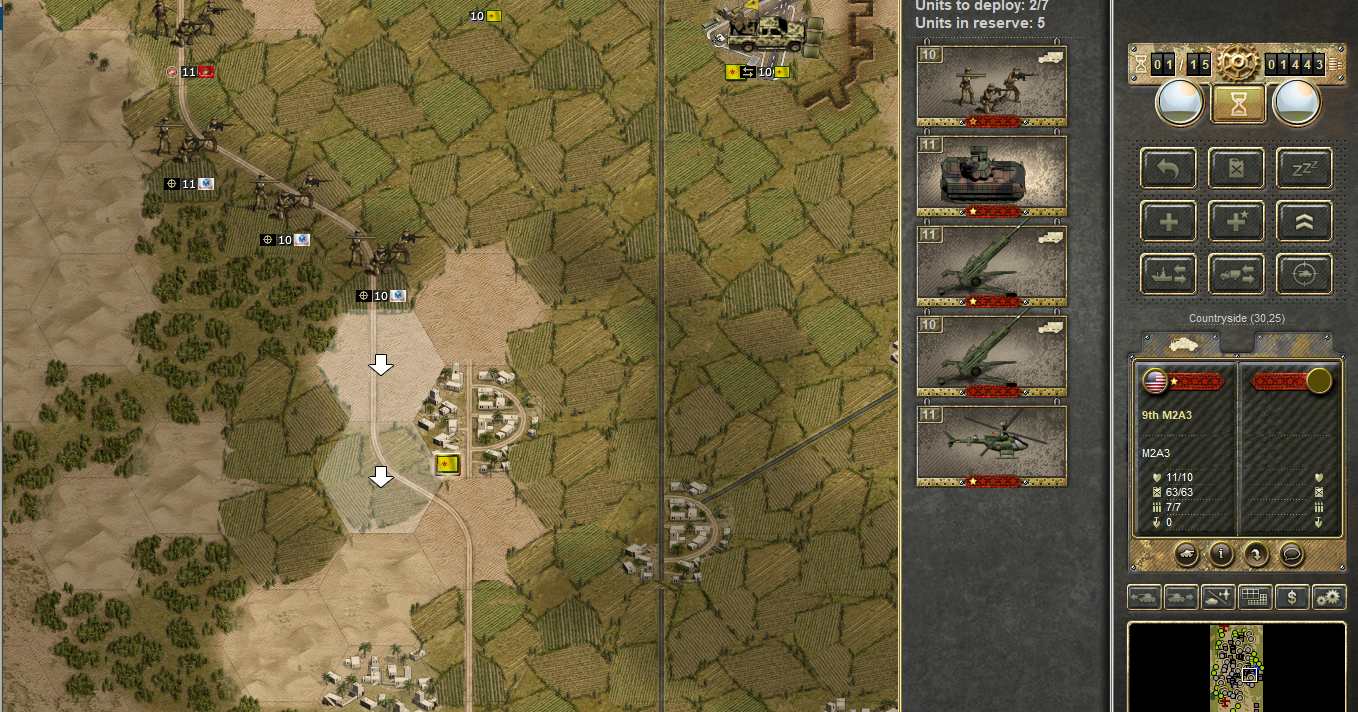Click the minimap to move the view
Screen dimensions: 1358x712
[1236, 667]
